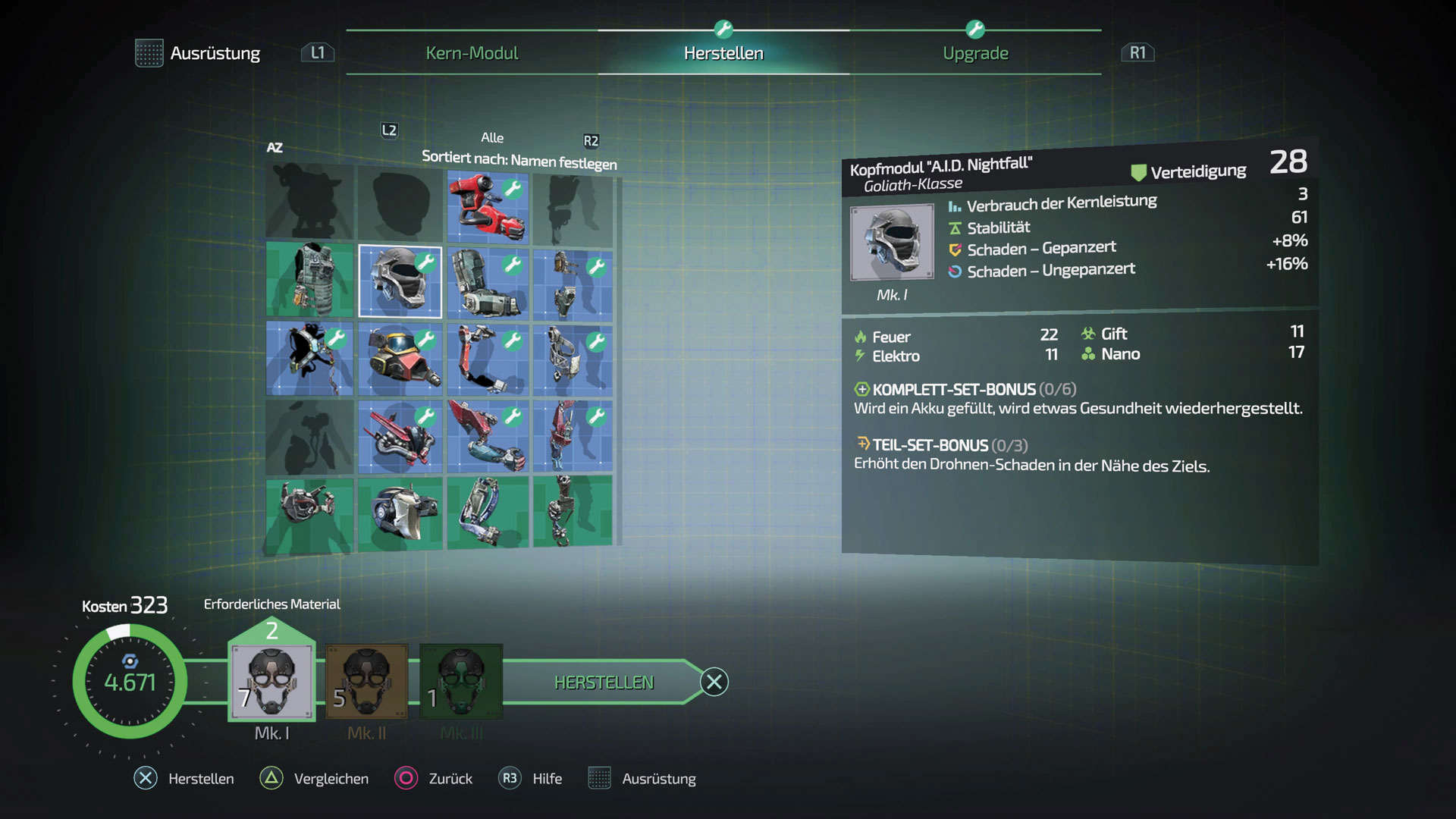Select the Herstellen tab
The image size is (1456, 819).
(723, 53)
